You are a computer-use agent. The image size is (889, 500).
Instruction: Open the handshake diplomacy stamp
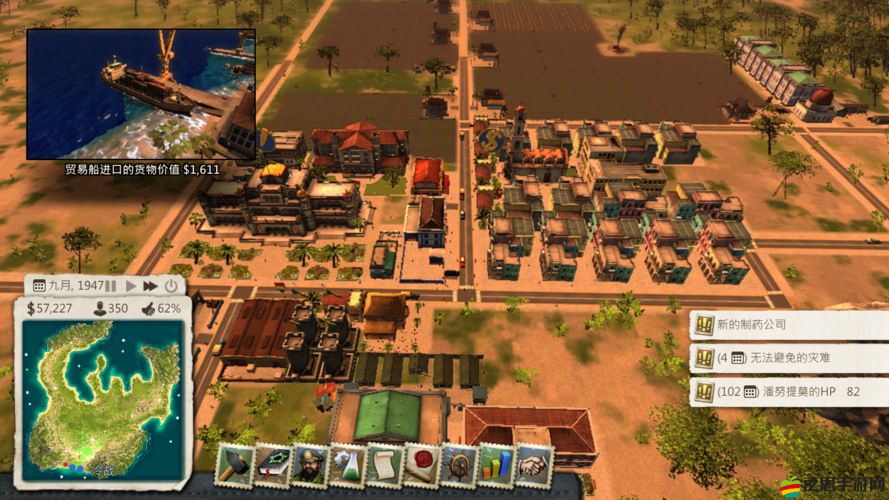click(x=533, y=467)
